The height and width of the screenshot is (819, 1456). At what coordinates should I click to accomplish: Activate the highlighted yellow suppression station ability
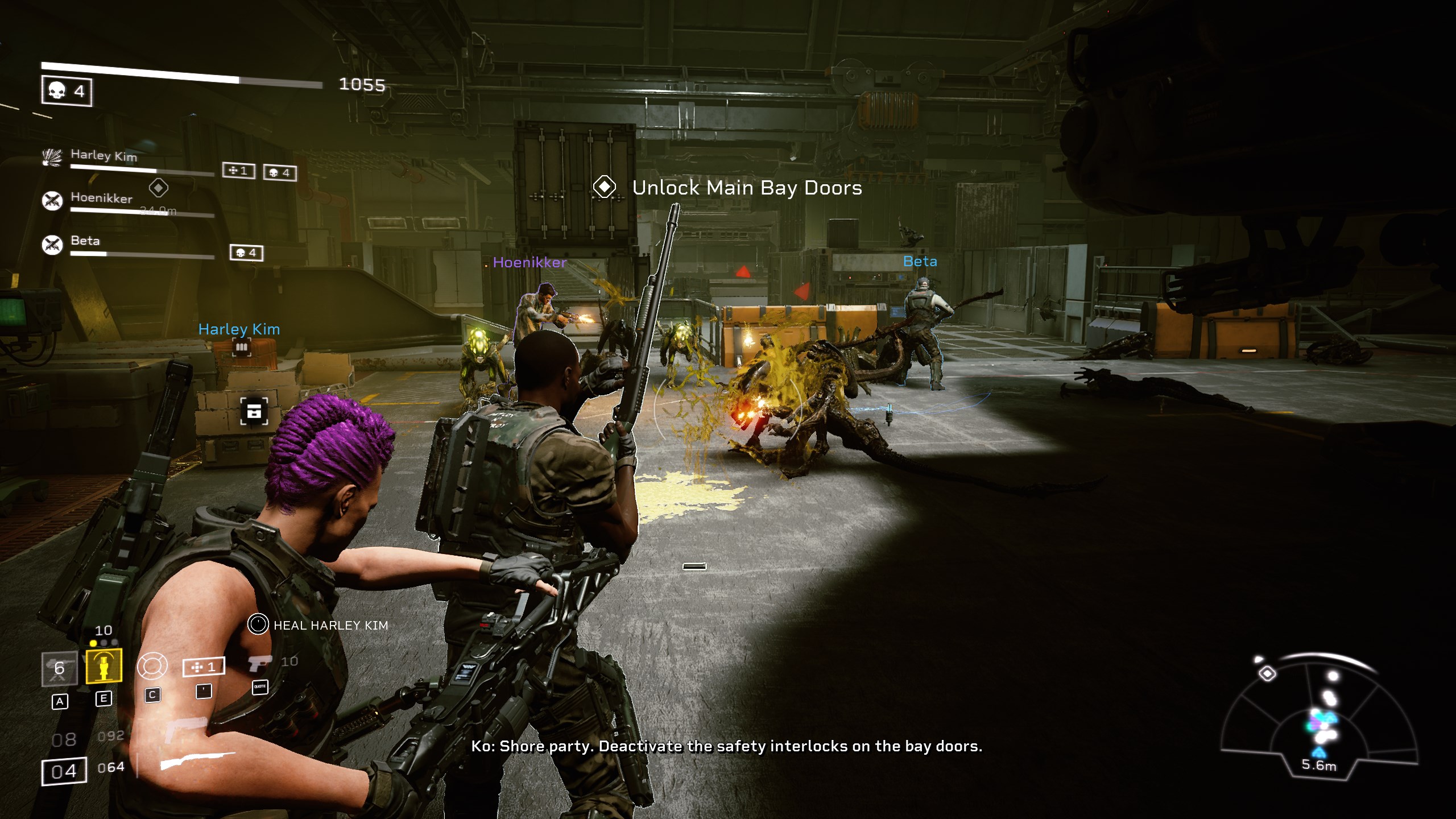(x=104, y=665)
